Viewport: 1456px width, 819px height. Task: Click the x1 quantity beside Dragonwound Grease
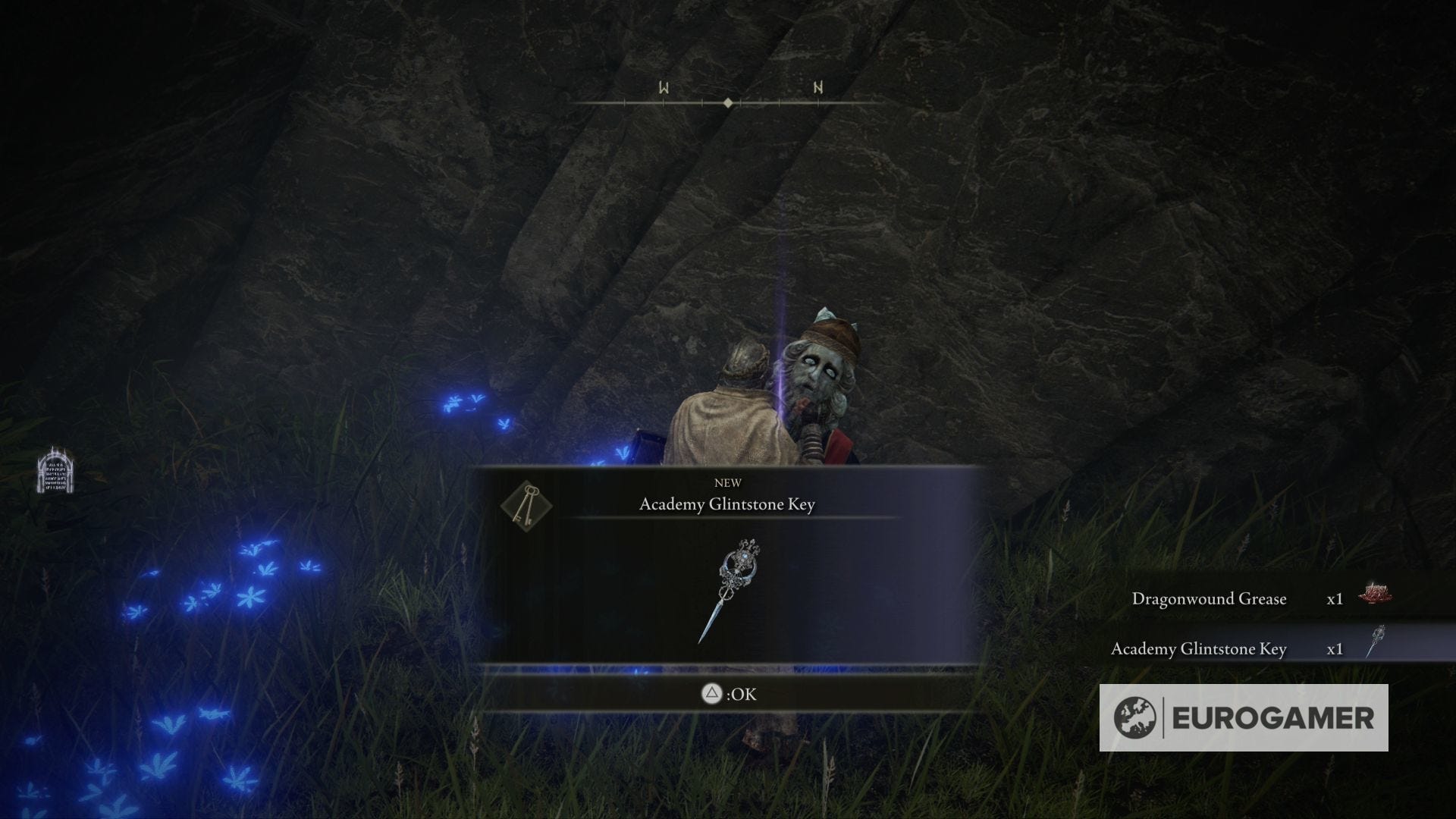pyautogui.click(x=1335, y=599)
